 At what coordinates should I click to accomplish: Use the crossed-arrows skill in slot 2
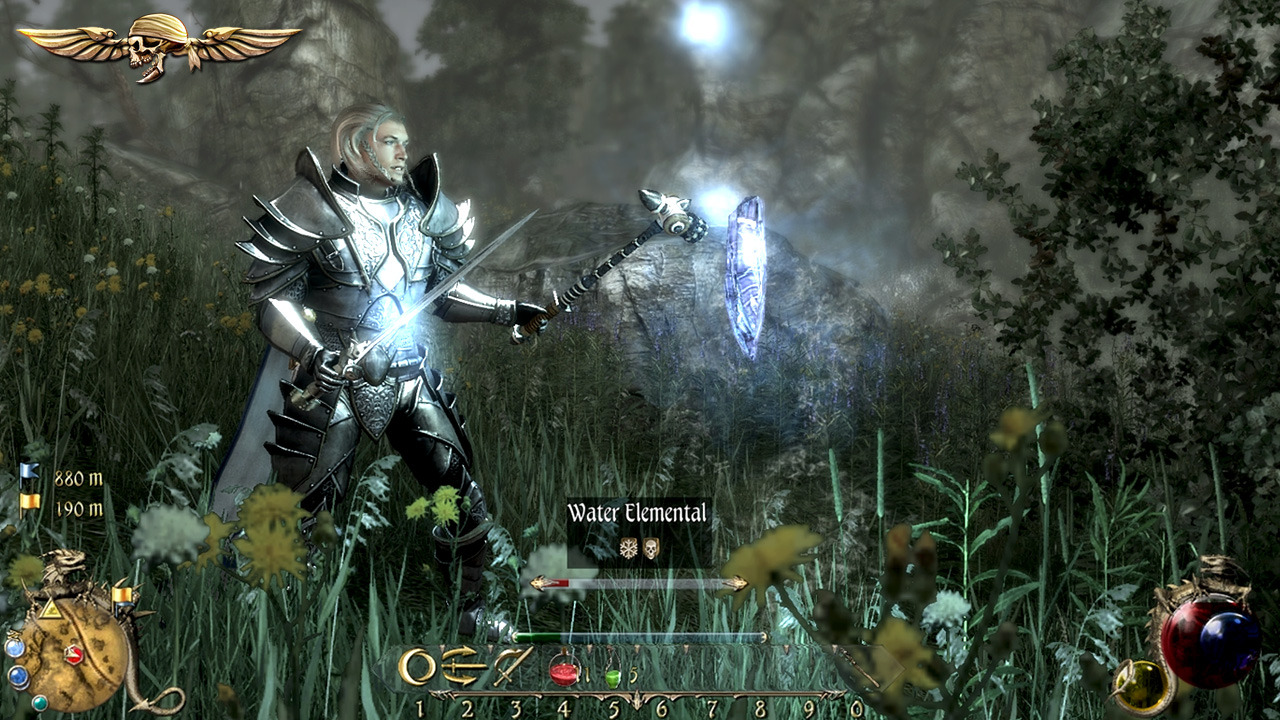coord(465,666)
